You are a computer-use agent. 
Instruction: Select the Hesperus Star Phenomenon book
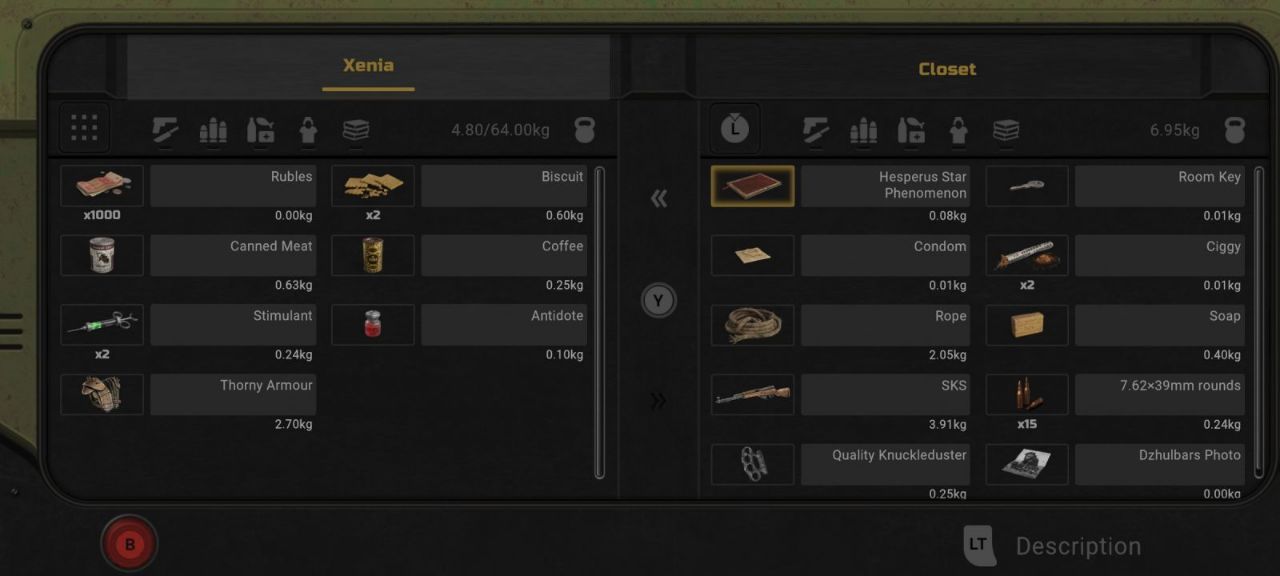click(753, 186)
